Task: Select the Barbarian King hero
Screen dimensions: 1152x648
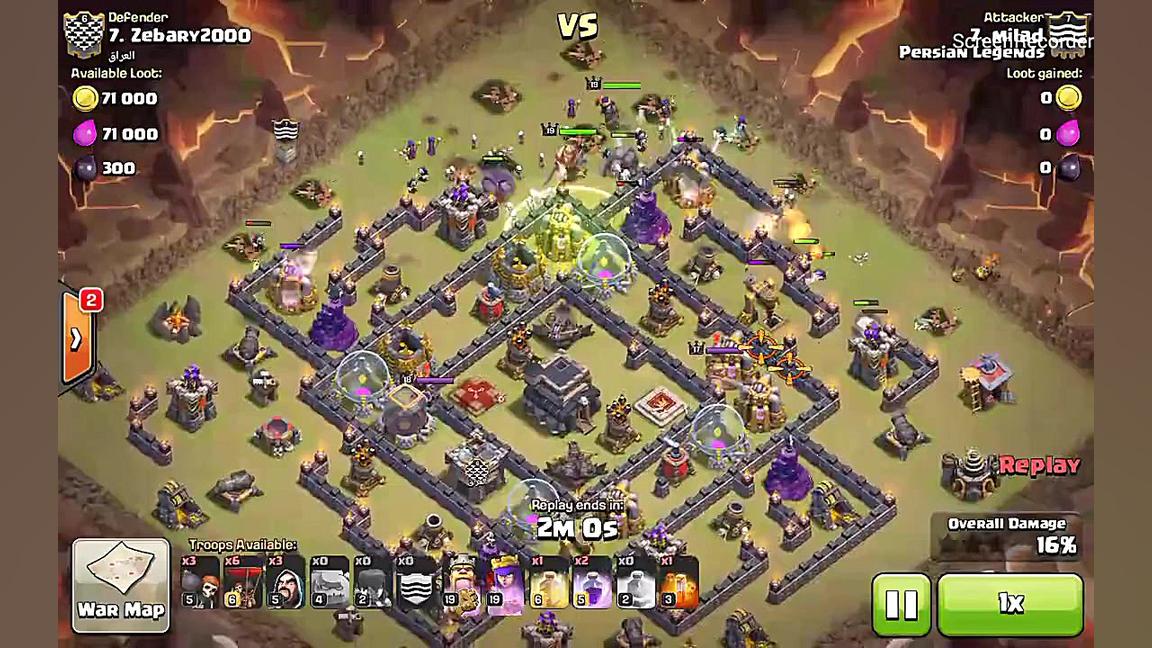Action: point(460,582)
